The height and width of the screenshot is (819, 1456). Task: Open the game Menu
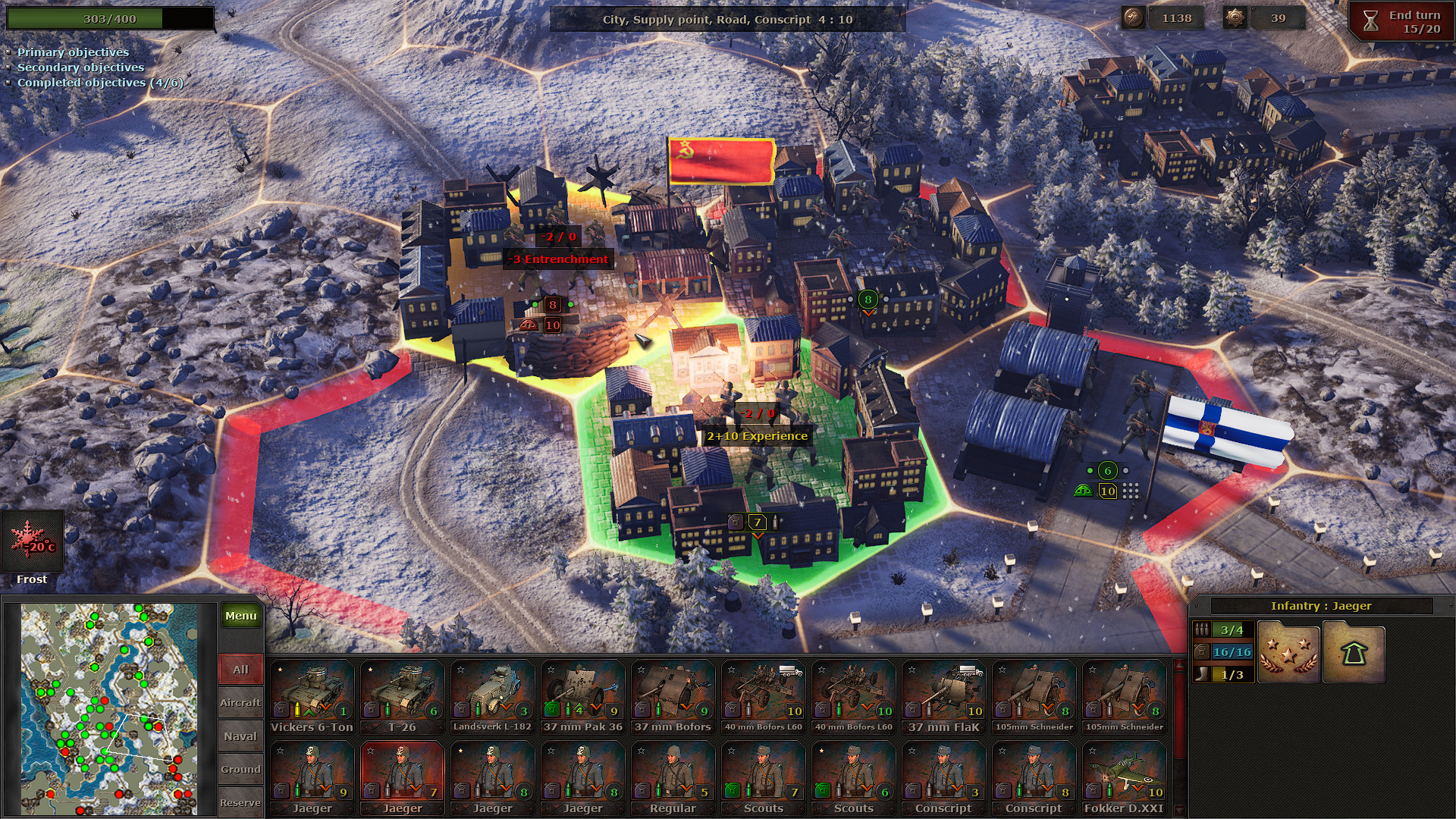(x=240, y=616)
